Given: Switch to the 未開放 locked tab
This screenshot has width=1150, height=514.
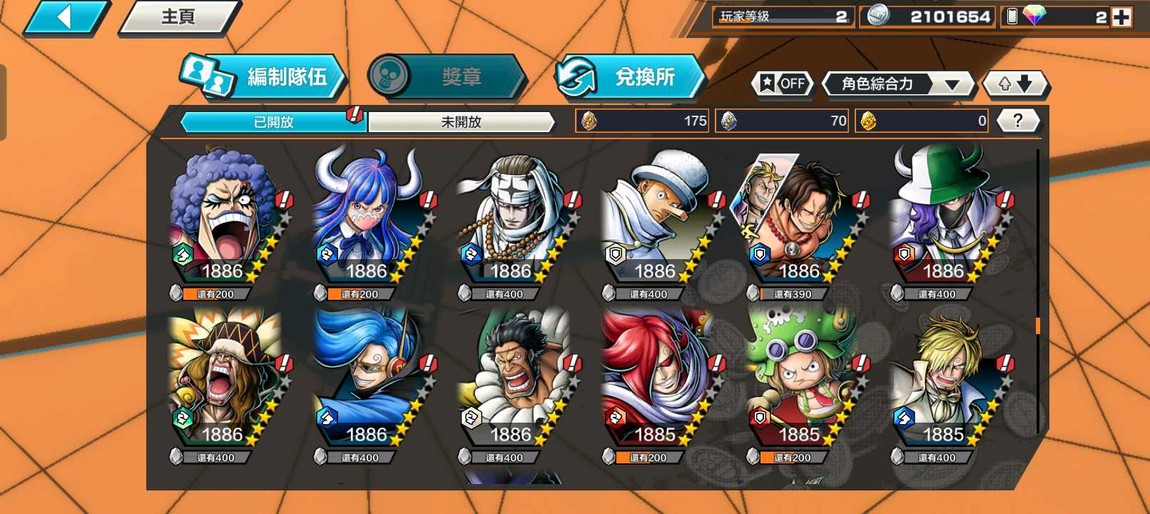Looking at the screenshot, I should [x=461, y=122].
